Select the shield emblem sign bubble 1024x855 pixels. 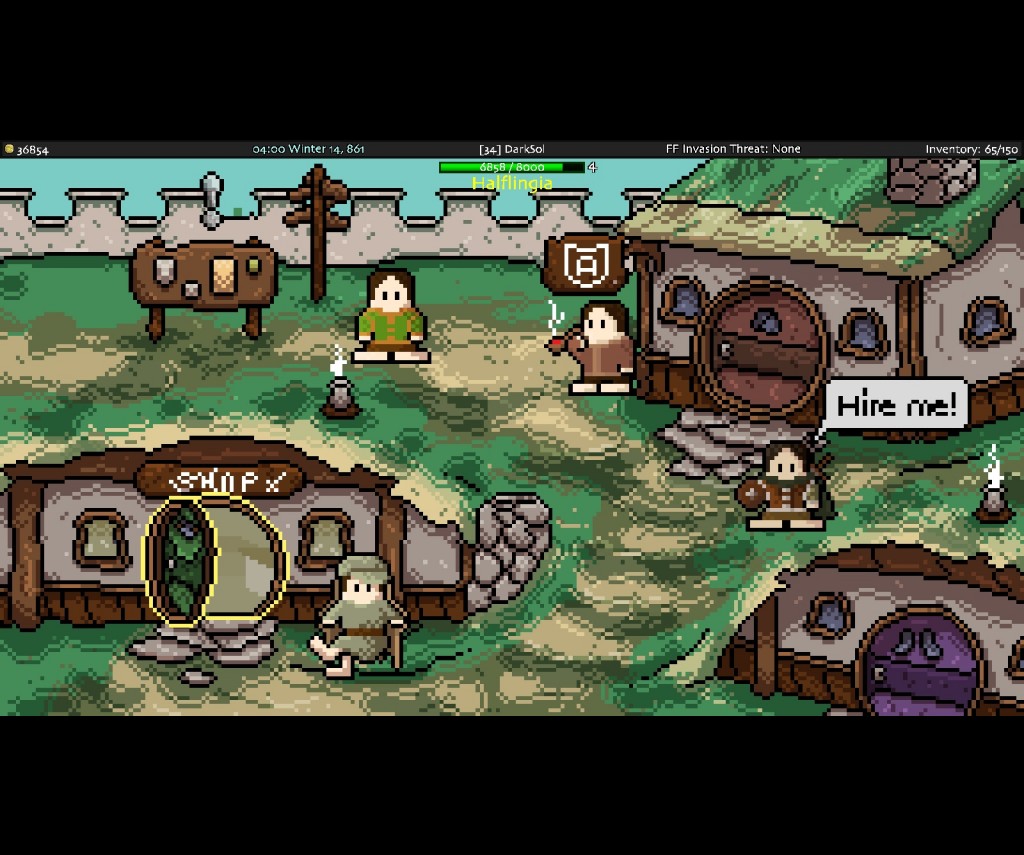(x=586, y=265)
